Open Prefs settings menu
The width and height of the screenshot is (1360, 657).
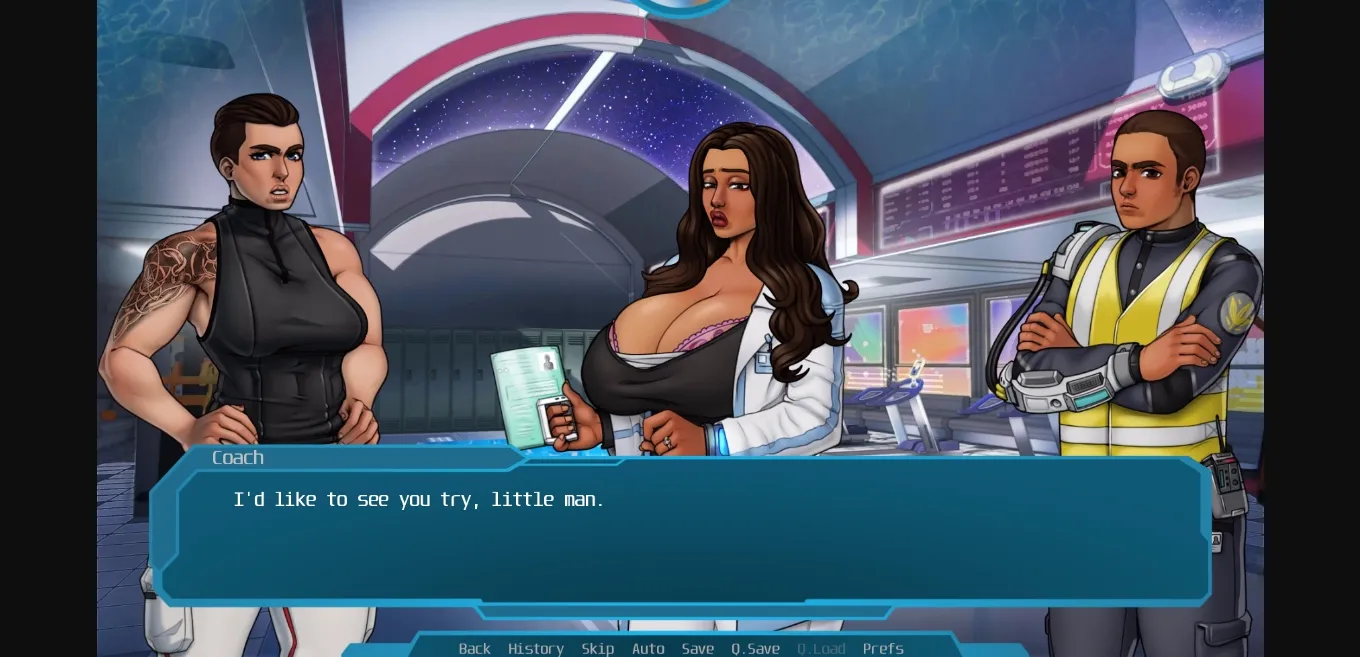pyautogui.click(x=883, y=648)
